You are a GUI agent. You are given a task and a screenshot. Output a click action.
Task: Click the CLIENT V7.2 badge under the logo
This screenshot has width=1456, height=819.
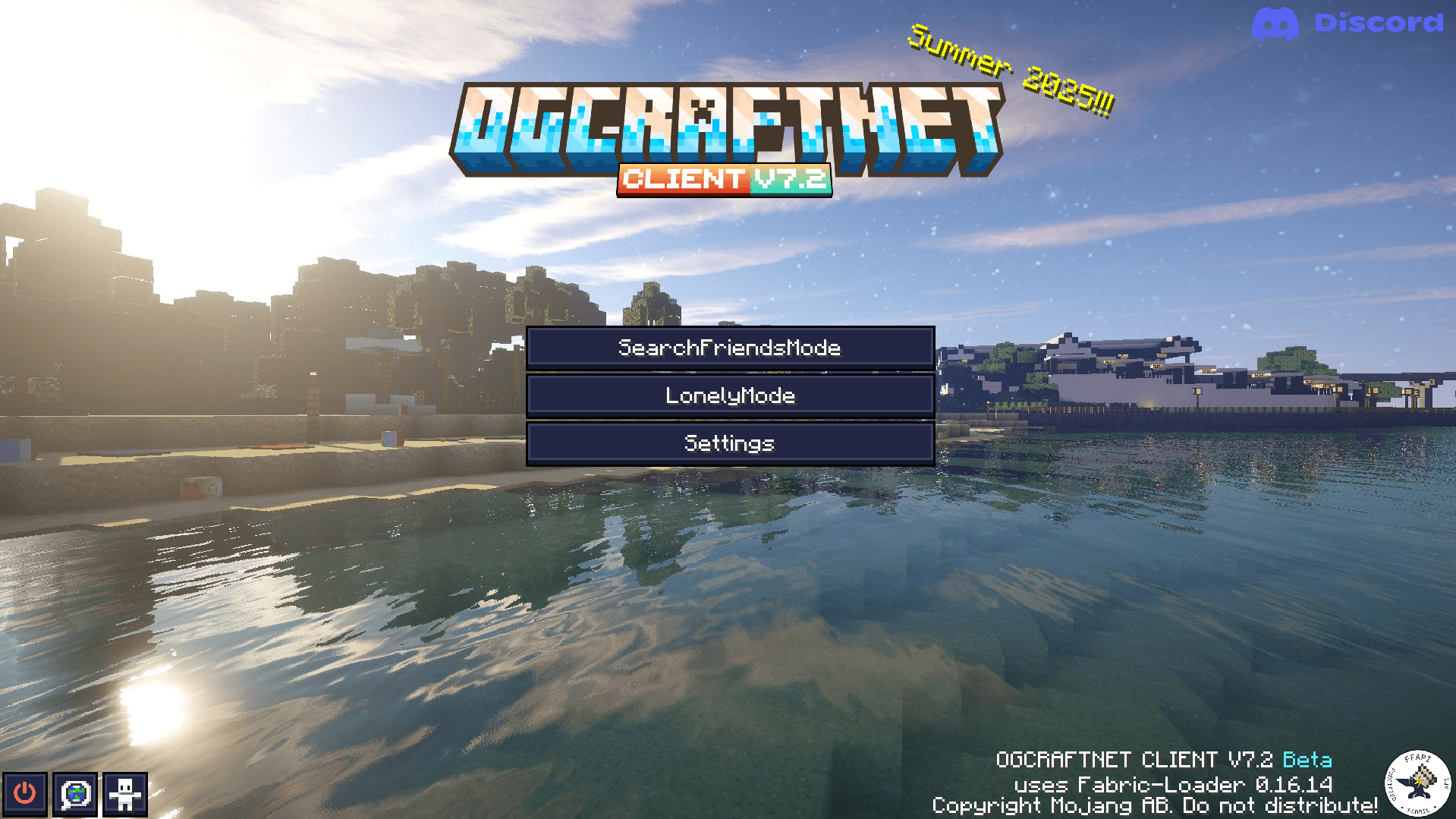pos(725,180)
